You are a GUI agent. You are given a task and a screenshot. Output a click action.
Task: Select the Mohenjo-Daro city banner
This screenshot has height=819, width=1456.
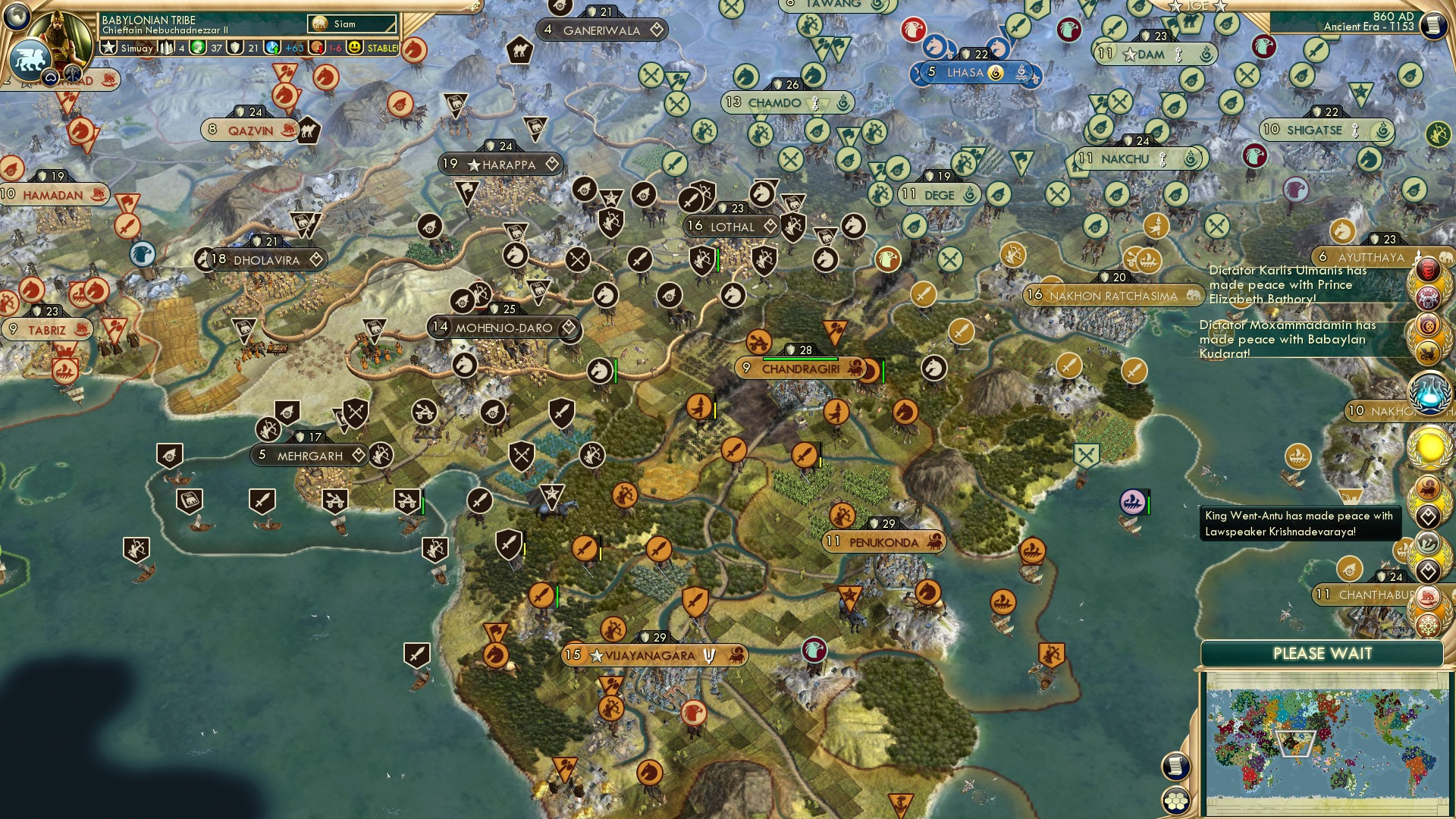504,328
